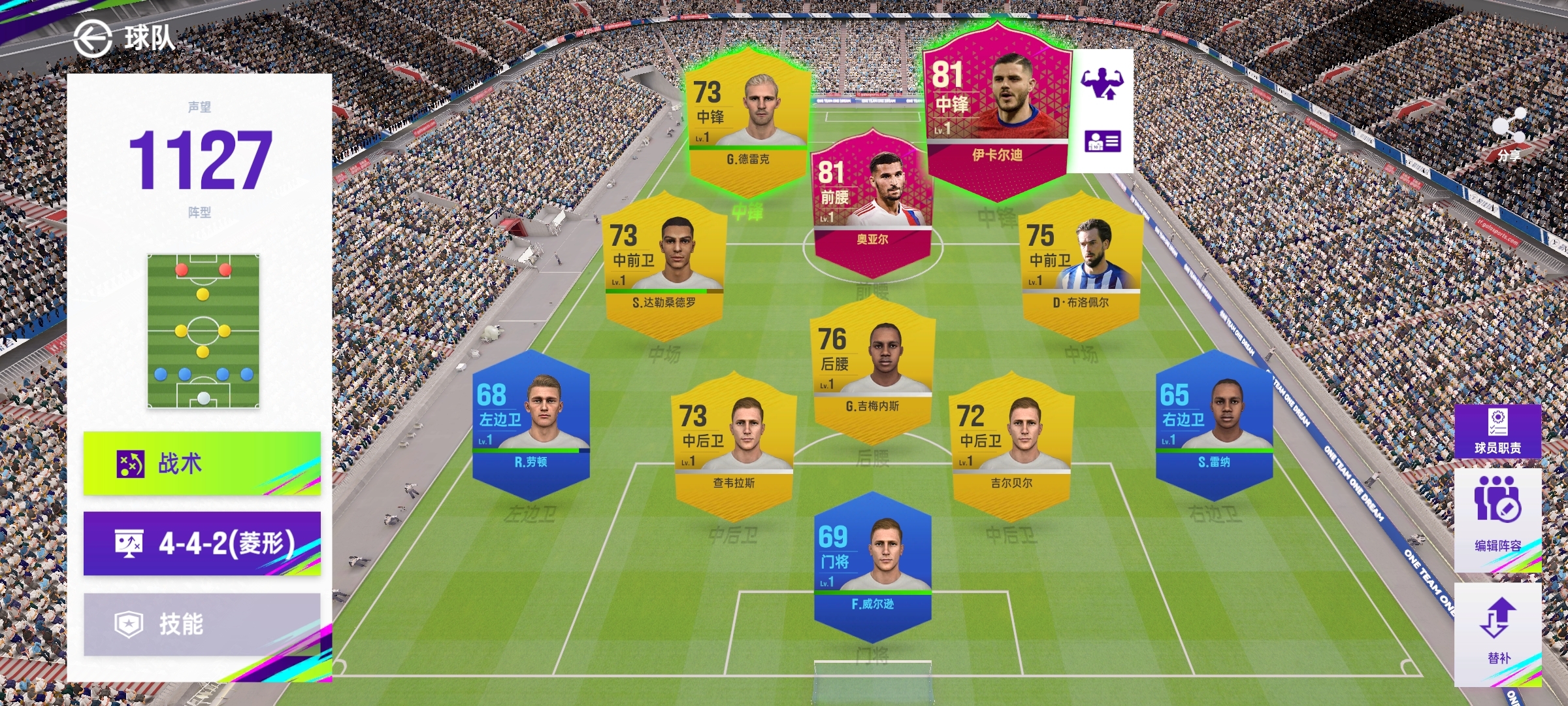Change the 4-4-2(菱形) formation
This screenshot has height=706, width=1568.
[x=202, y=543]
